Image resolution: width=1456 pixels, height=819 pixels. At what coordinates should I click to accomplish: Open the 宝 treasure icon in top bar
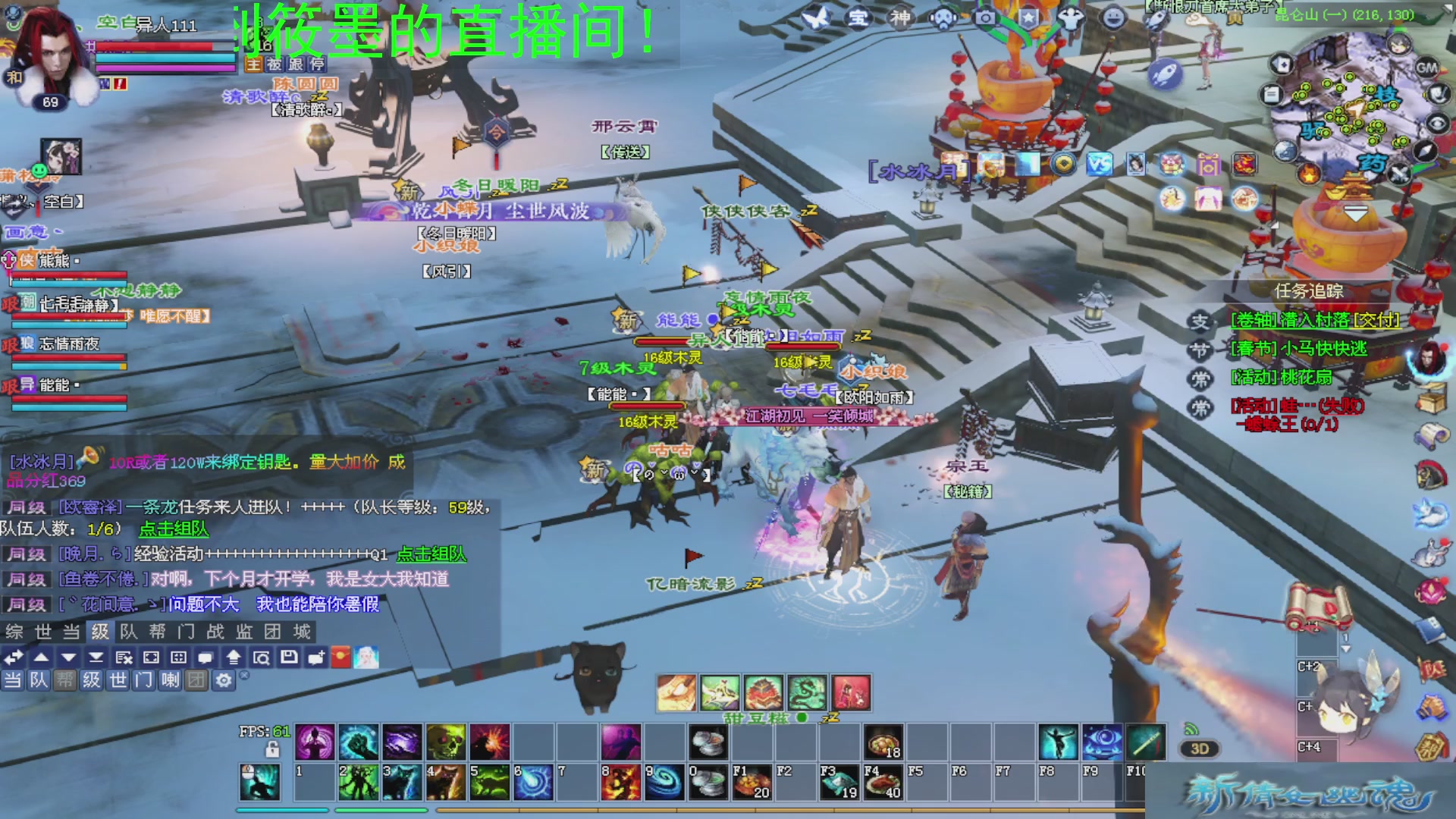[x=858, y=17]
